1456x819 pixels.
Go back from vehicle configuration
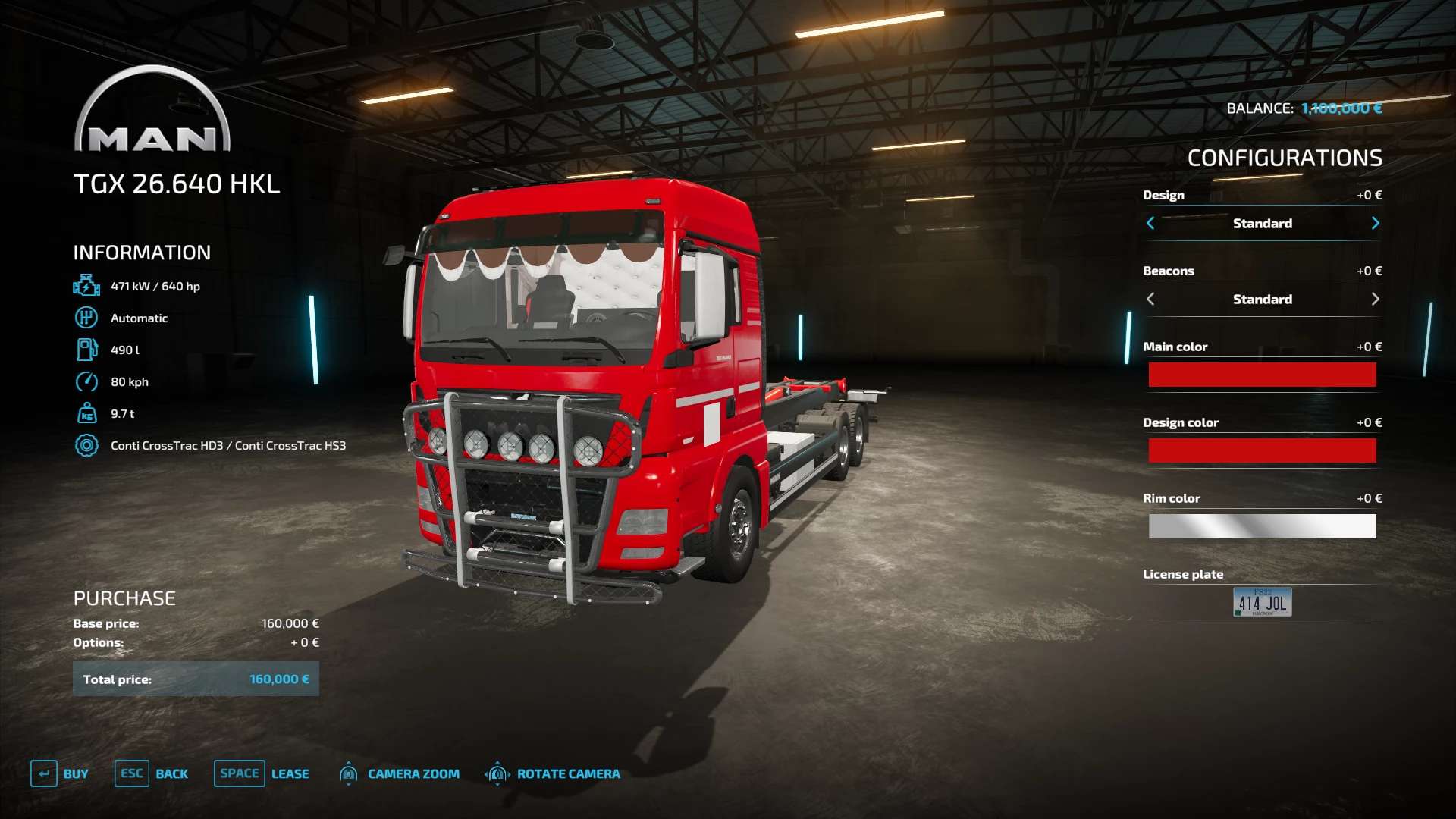click(152, 773)
